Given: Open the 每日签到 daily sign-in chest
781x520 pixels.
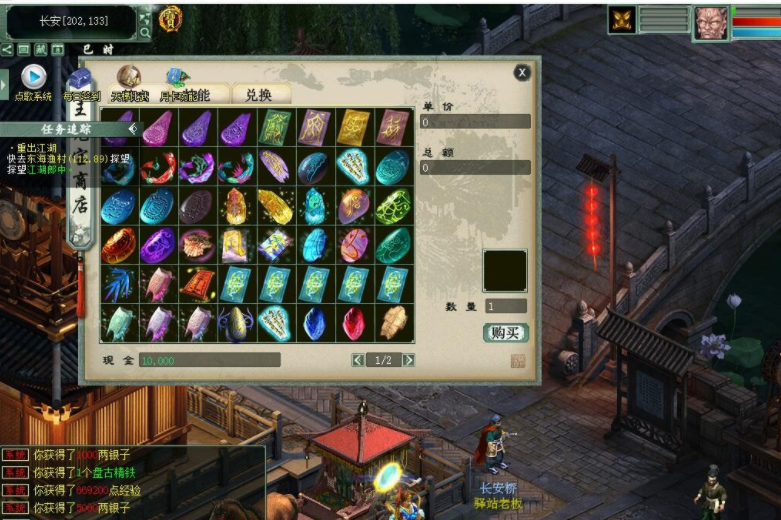Looking at the screenshot, I should point(80,82).
